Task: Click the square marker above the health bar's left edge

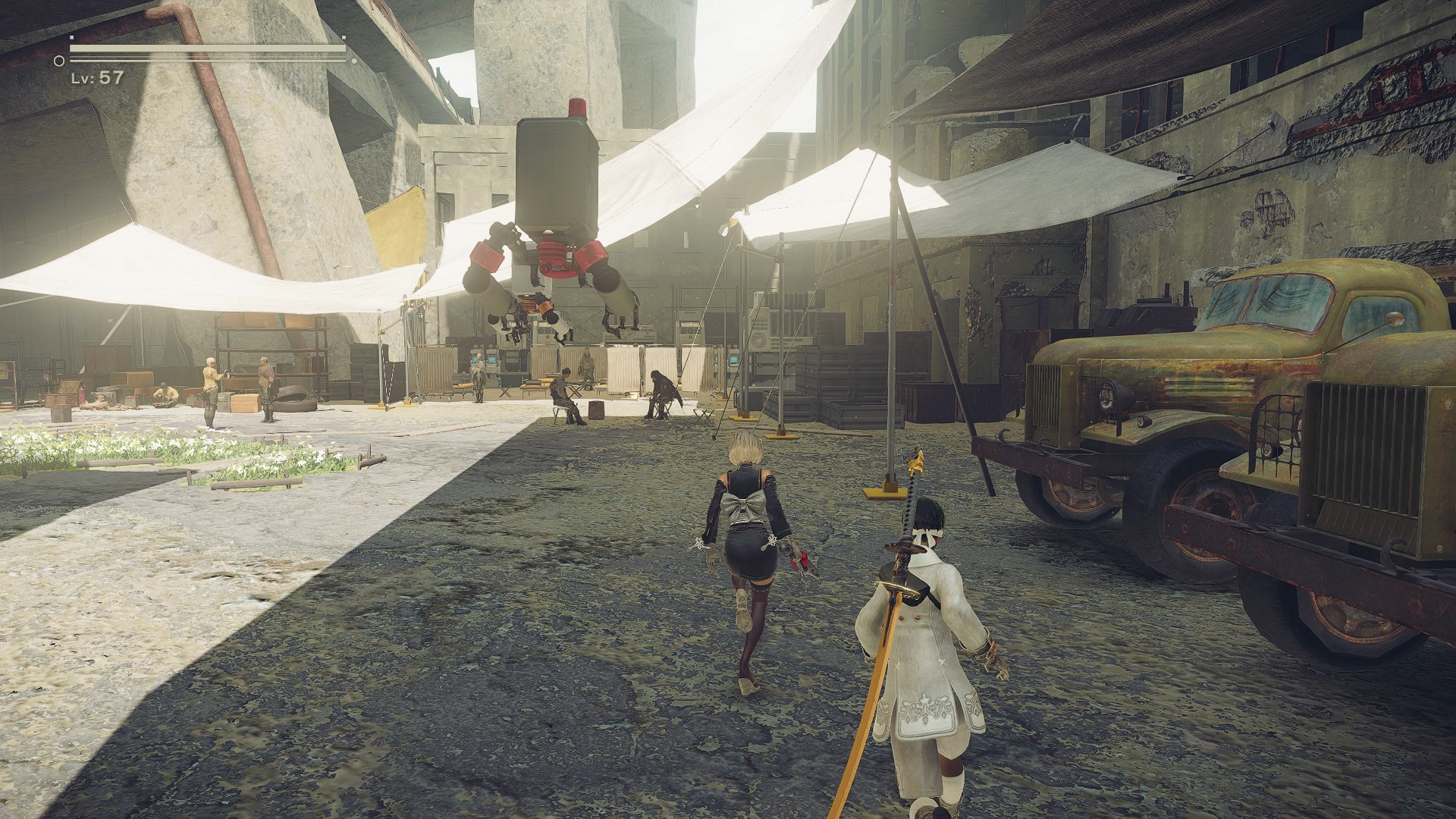Action: pyautogui.click(x=71, y=37)
